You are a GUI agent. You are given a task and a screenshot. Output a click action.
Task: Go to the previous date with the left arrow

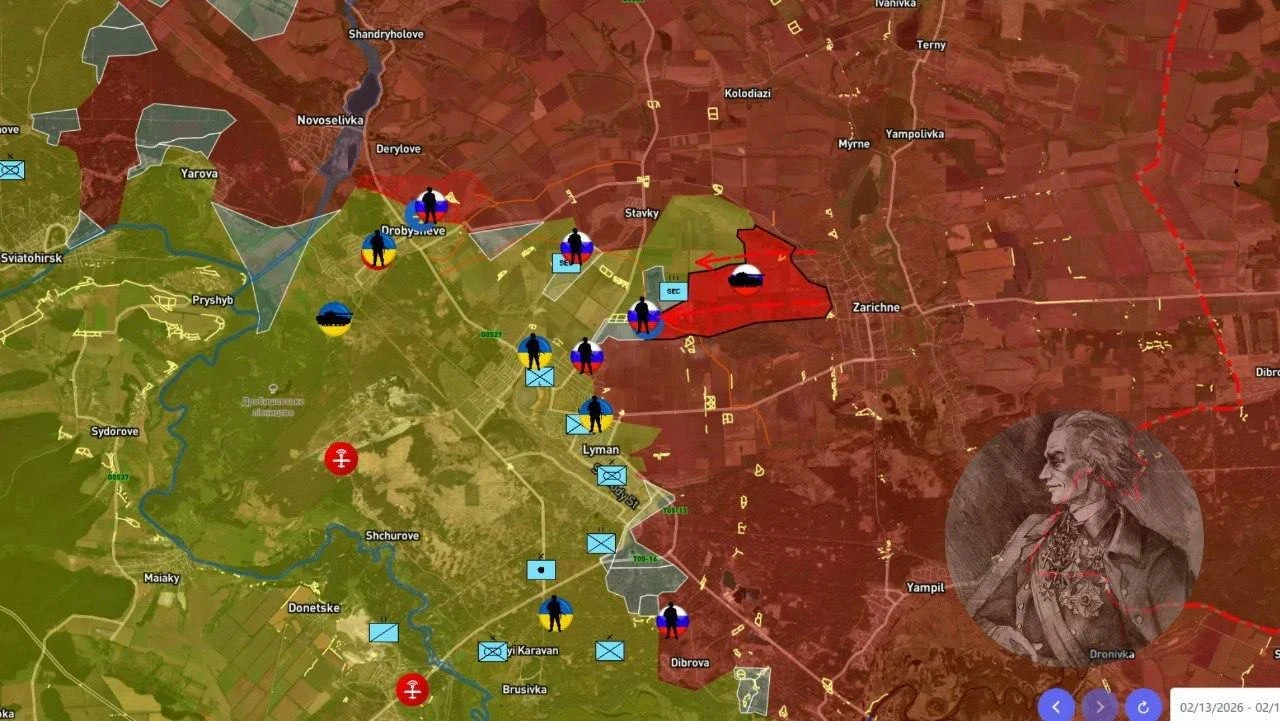tap(1056, 705)
